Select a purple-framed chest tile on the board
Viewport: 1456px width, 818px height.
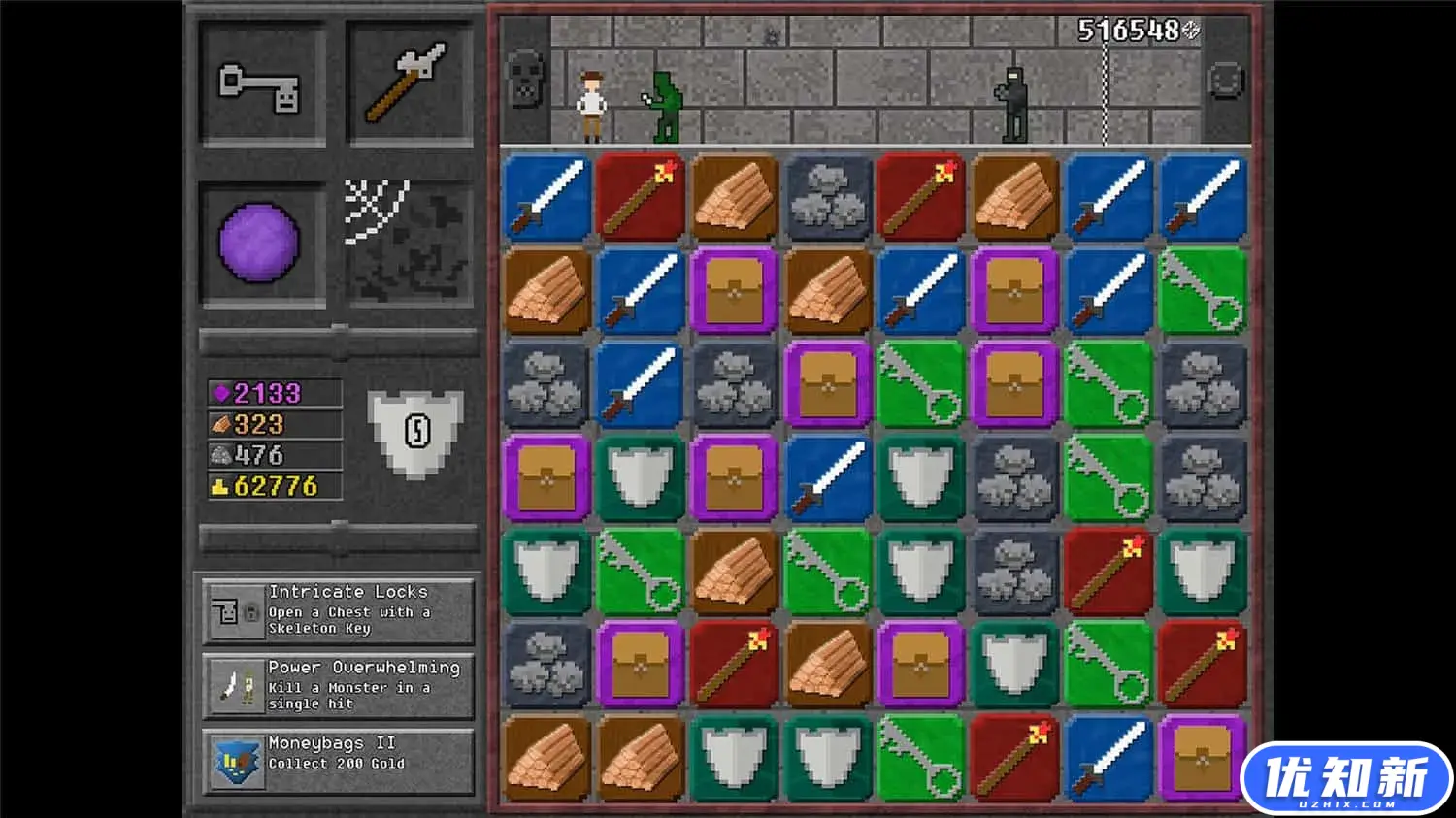[x=733, y=289]
